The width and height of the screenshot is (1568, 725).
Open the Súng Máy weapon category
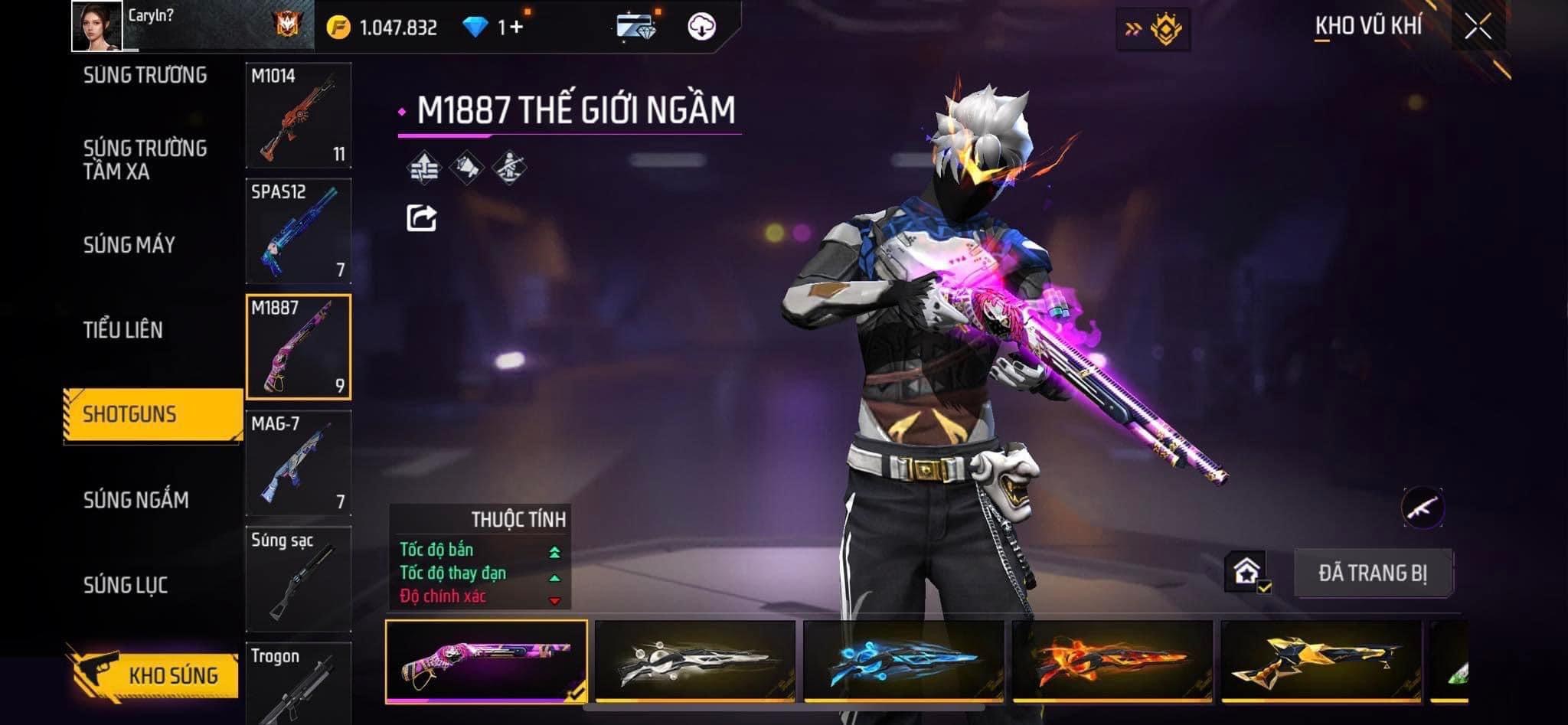pyautogui.click(x=129, y=245)
